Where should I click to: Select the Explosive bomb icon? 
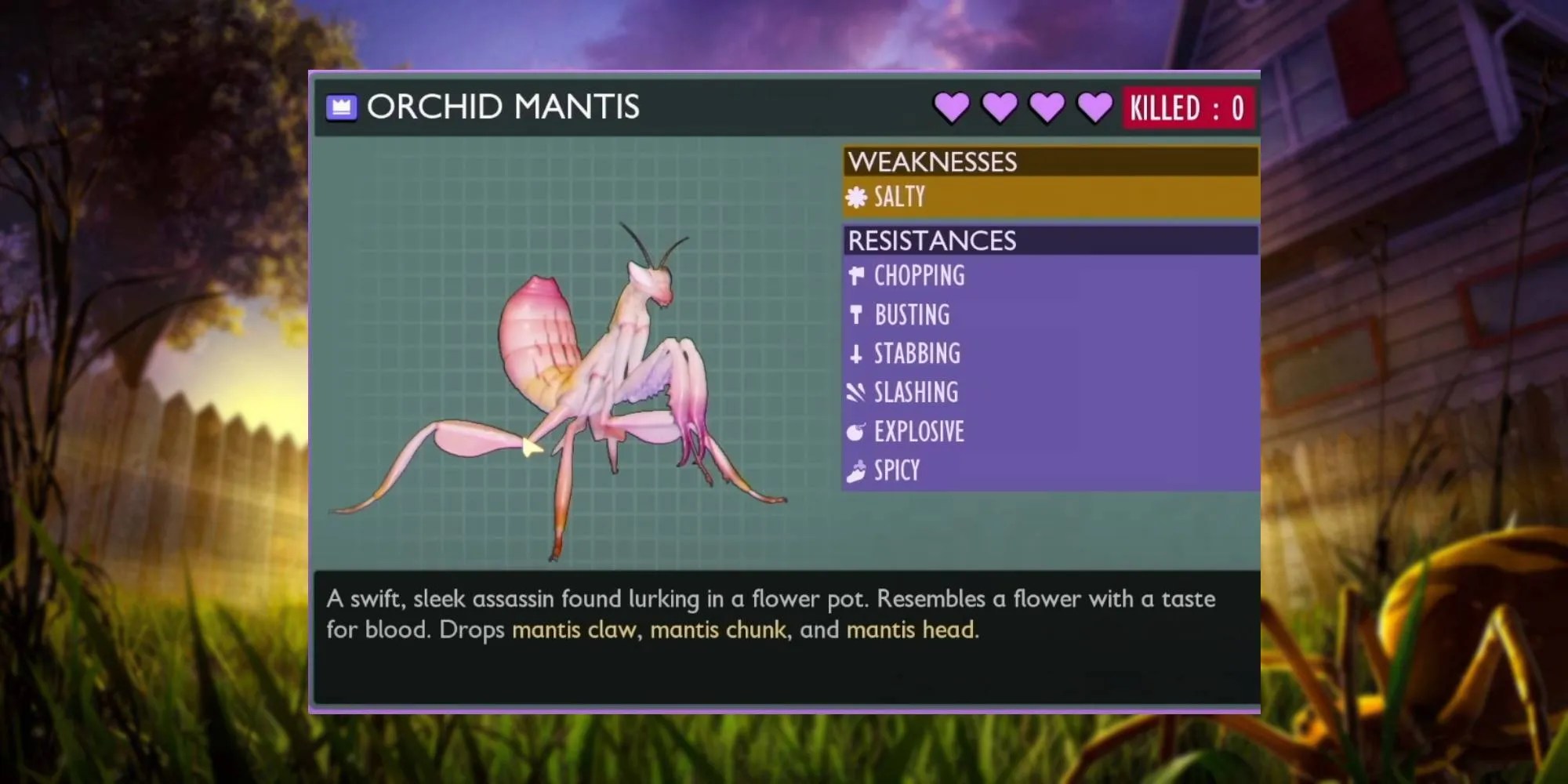856,431
